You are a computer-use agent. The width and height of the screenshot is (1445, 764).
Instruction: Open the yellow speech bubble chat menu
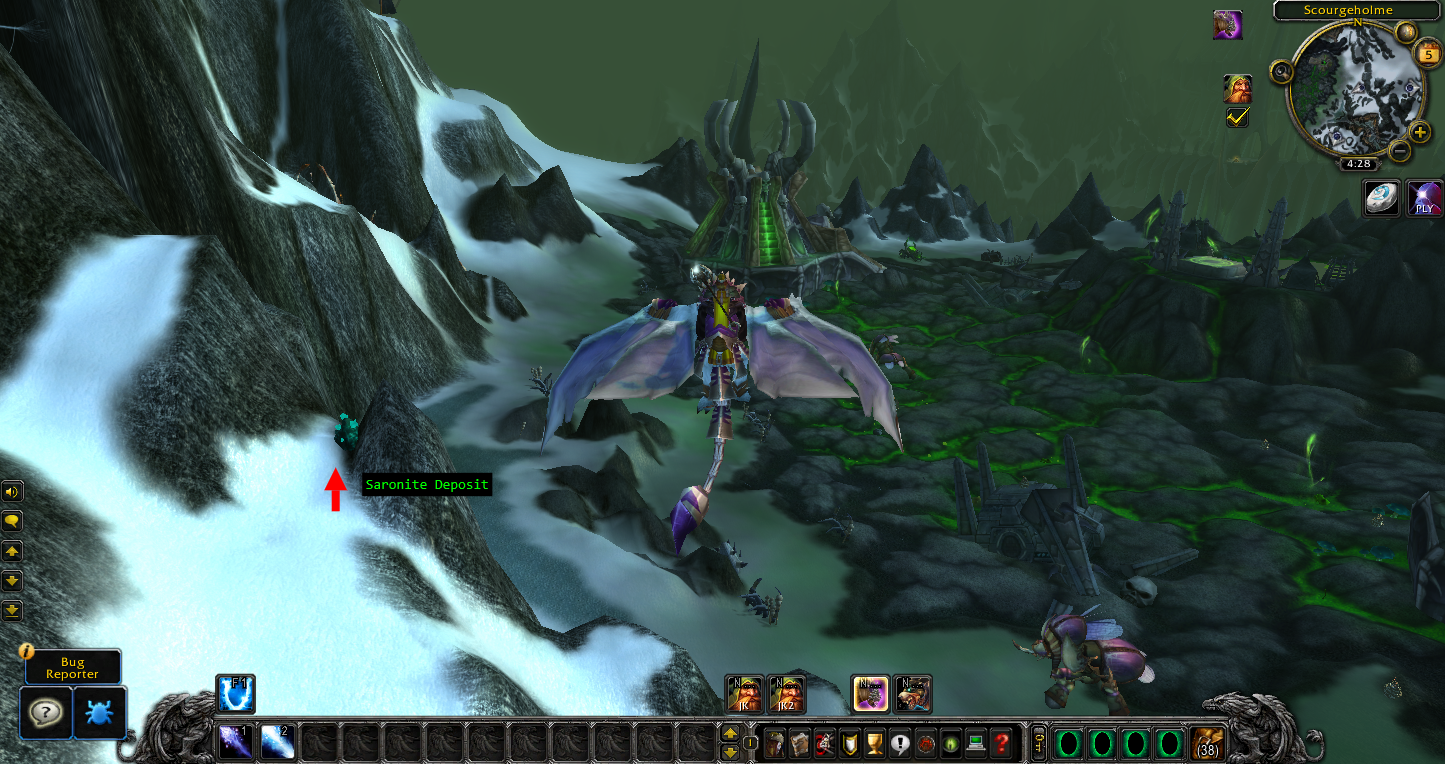12,521
